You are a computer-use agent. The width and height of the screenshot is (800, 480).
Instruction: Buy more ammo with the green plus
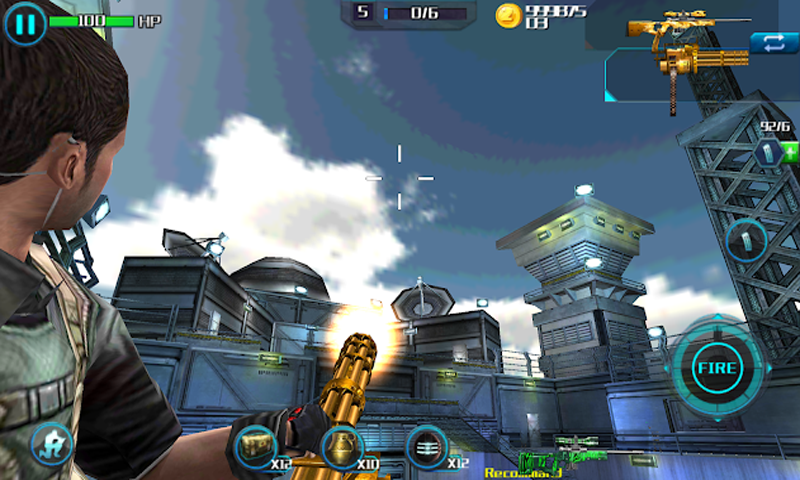(x=791, y=153)
